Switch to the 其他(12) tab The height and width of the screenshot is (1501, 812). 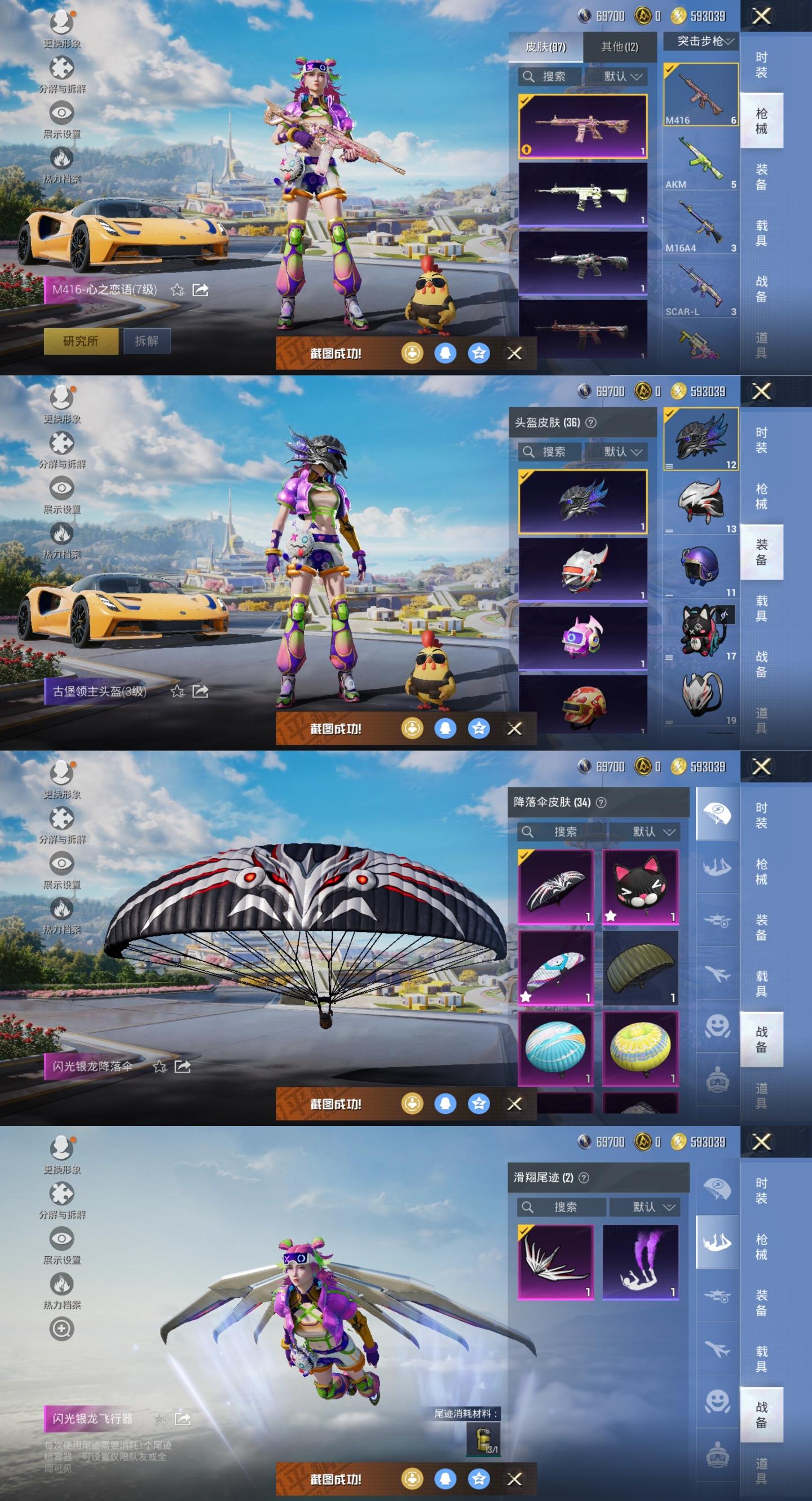tap(619, 47)
